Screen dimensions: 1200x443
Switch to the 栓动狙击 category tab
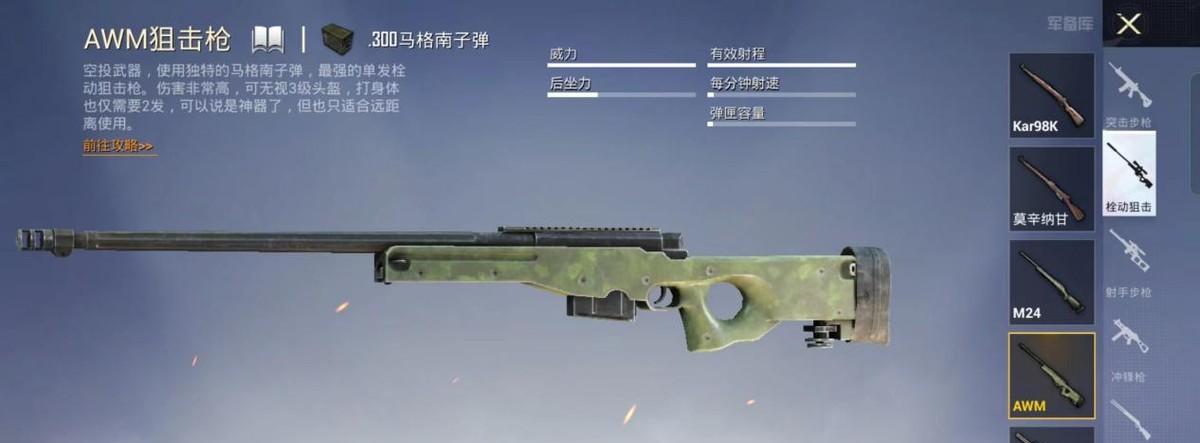(x=1129, y=174)
